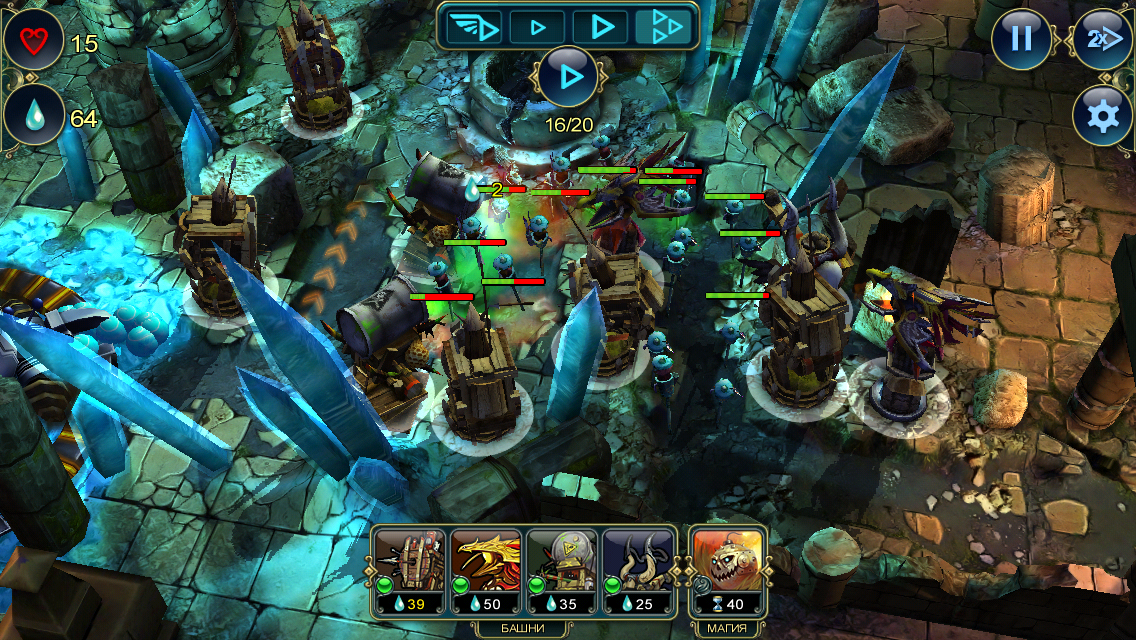Pause the game
This screenshot has height=640, width=1136.
coord(1021,39)
